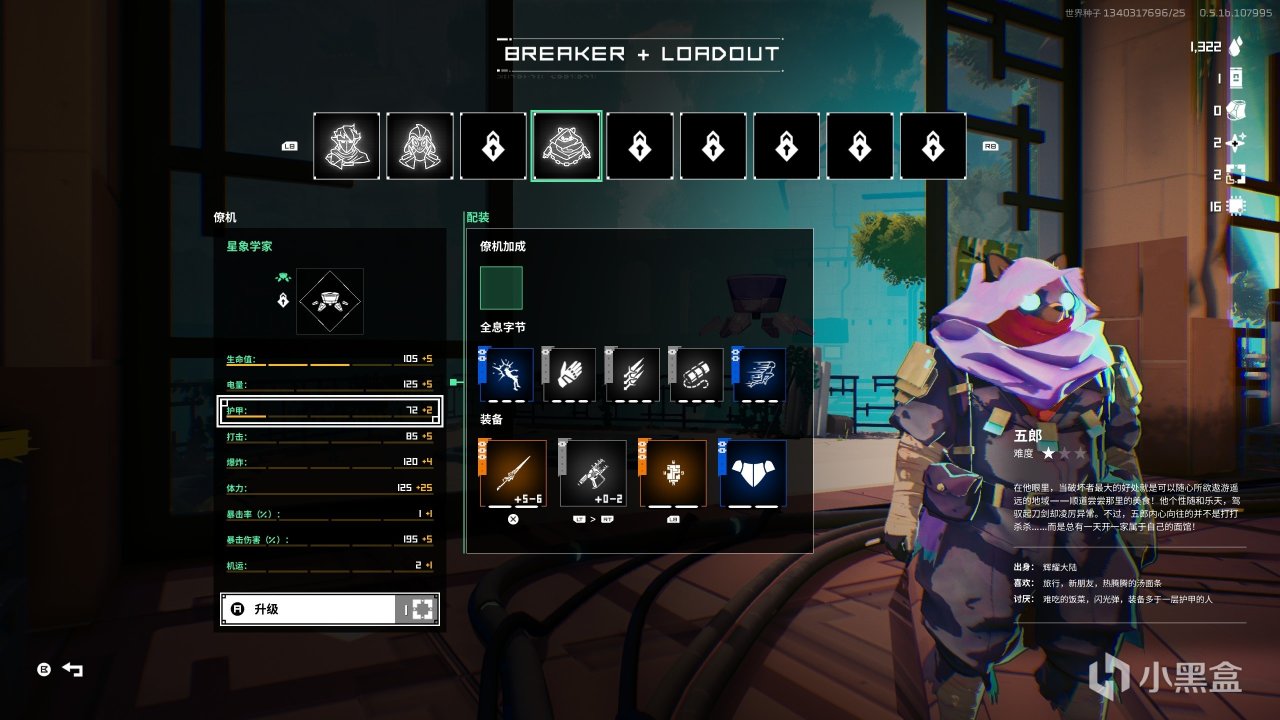Viewport: 1280px width, 720px height.
Task: Click the 暴击伤害 crit damage stat row
Action: point(330,540)
